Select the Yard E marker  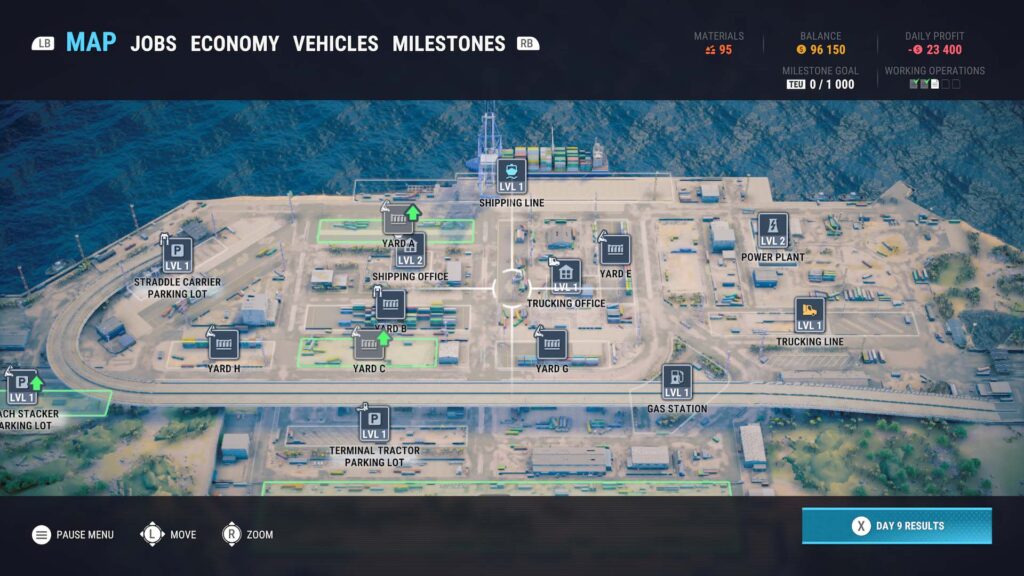tap(615, 250)
